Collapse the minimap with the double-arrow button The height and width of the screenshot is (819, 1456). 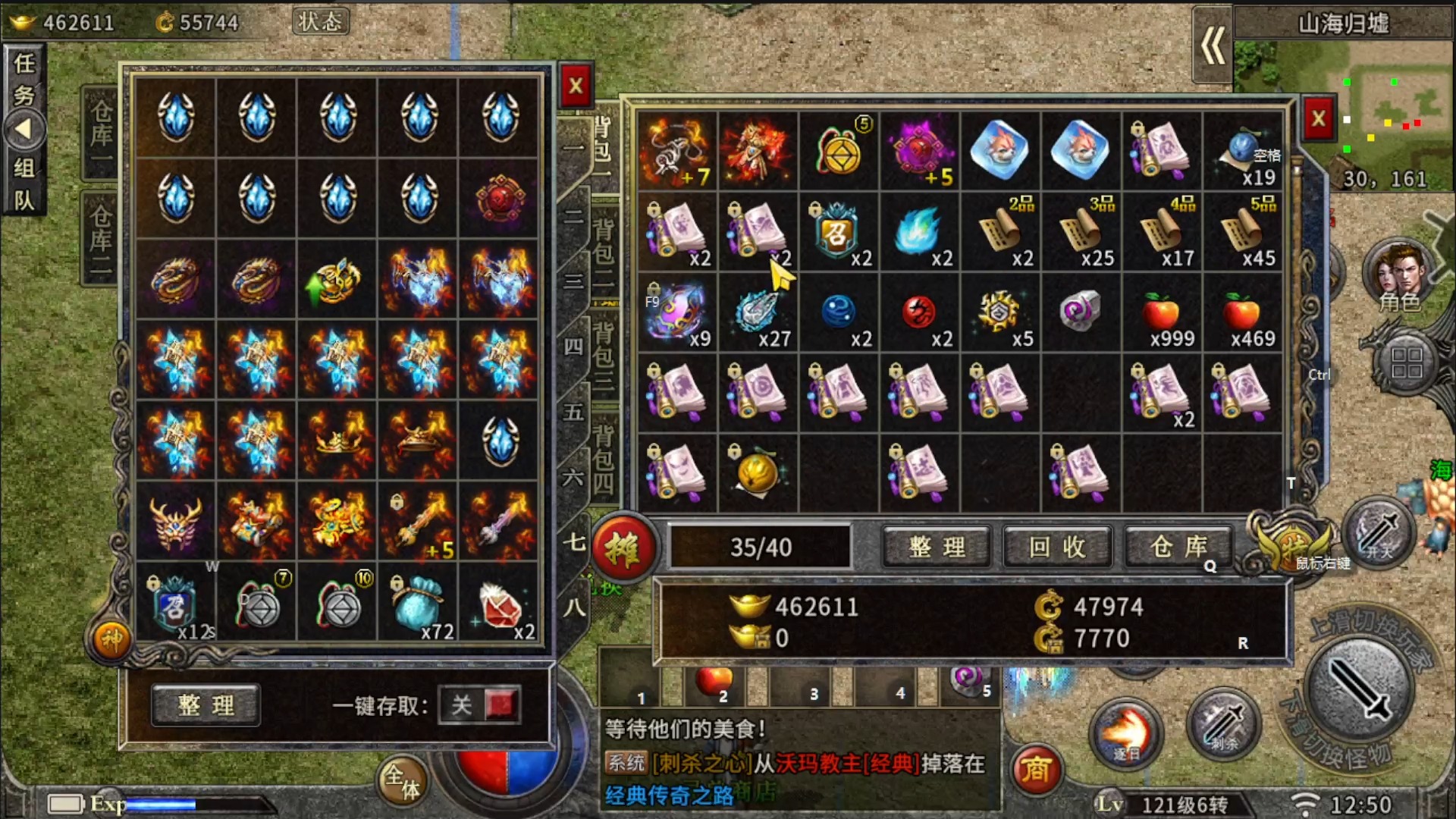pyautogui.click(x=1213, y=45)
